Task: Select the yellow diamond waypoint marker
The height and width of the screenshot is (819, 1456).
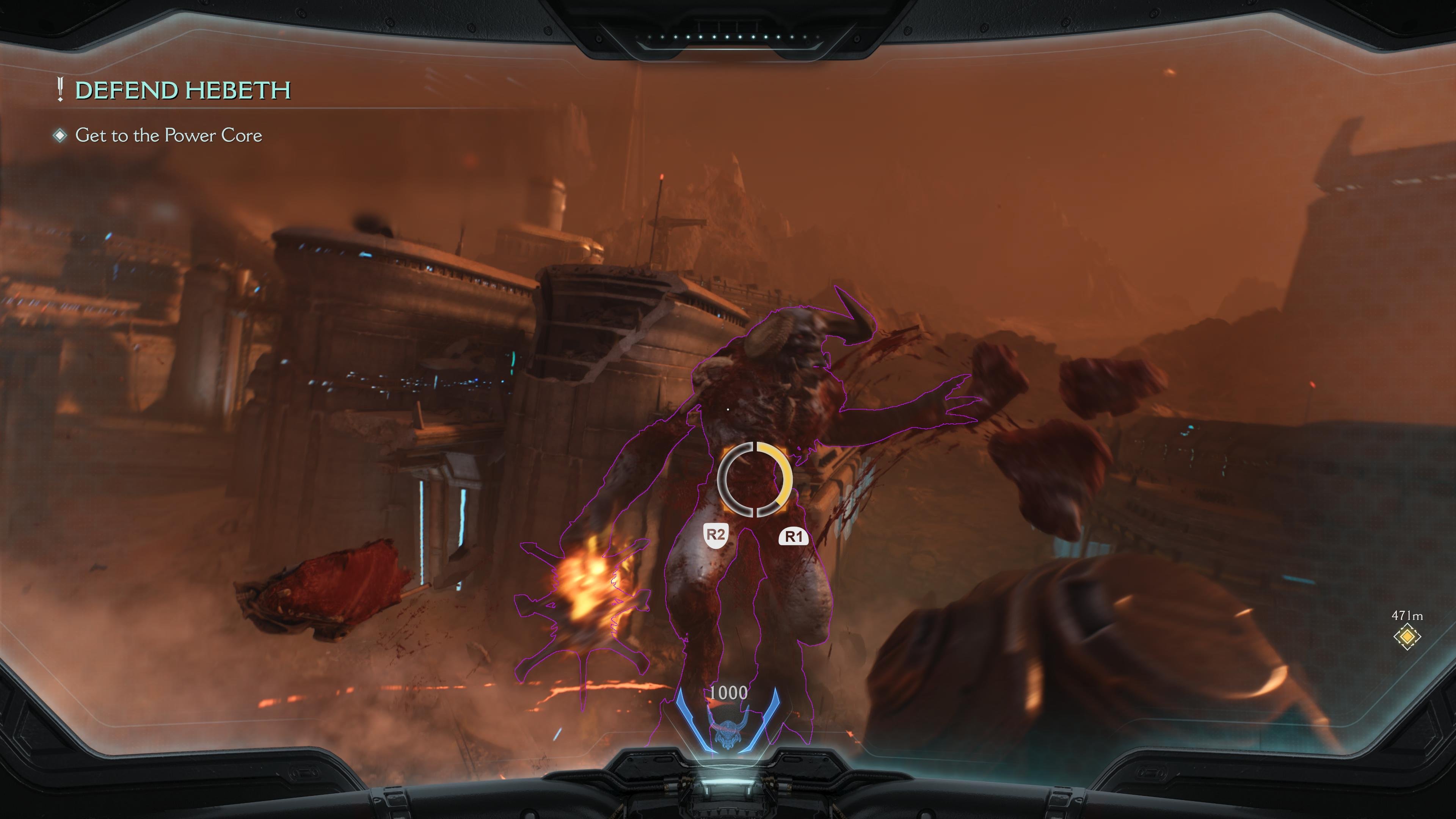Action: pyautogui.click(x=1407, y=637)
